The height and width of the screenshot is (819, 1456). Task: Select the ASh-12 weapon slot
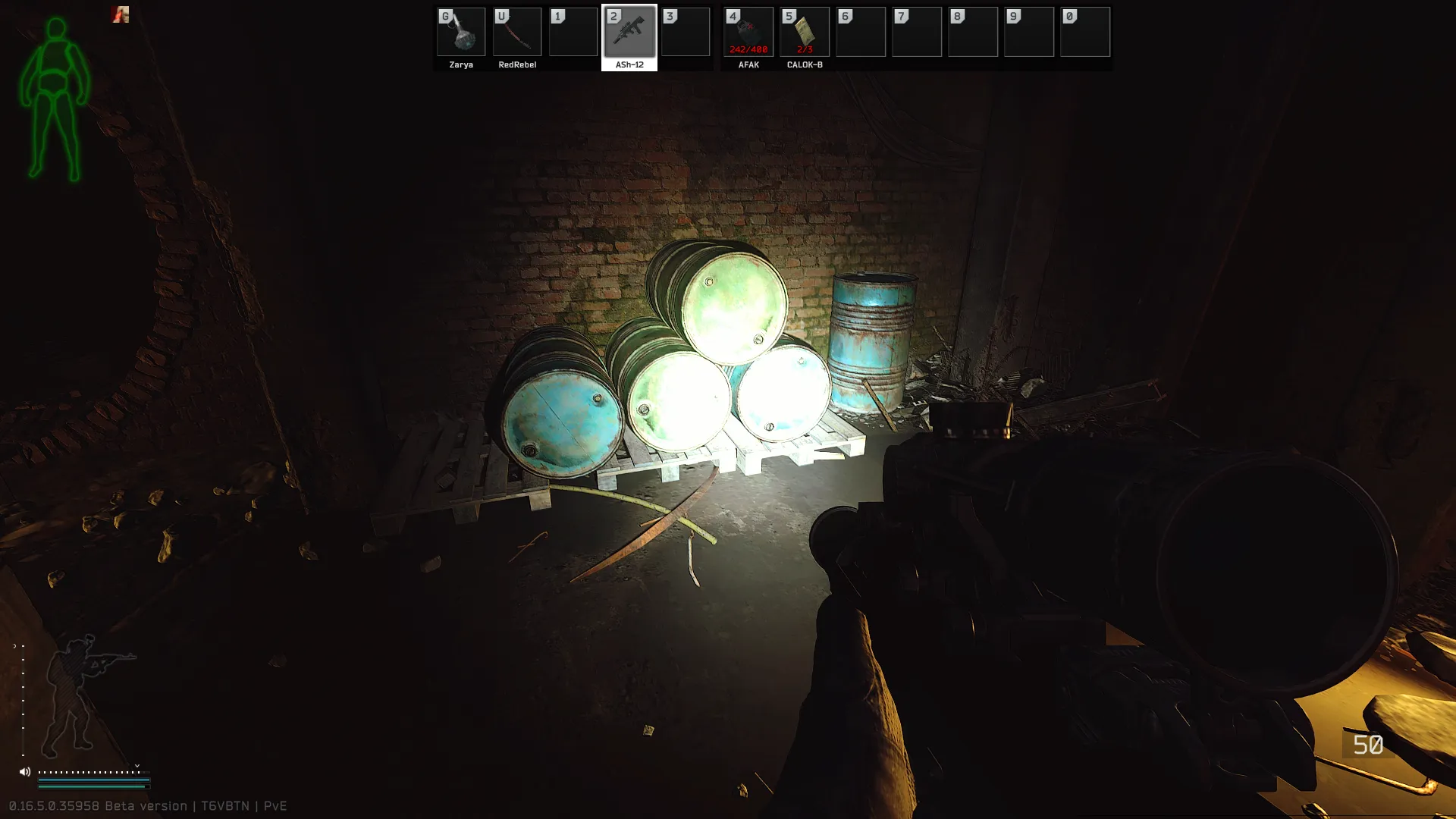point(629,33)
